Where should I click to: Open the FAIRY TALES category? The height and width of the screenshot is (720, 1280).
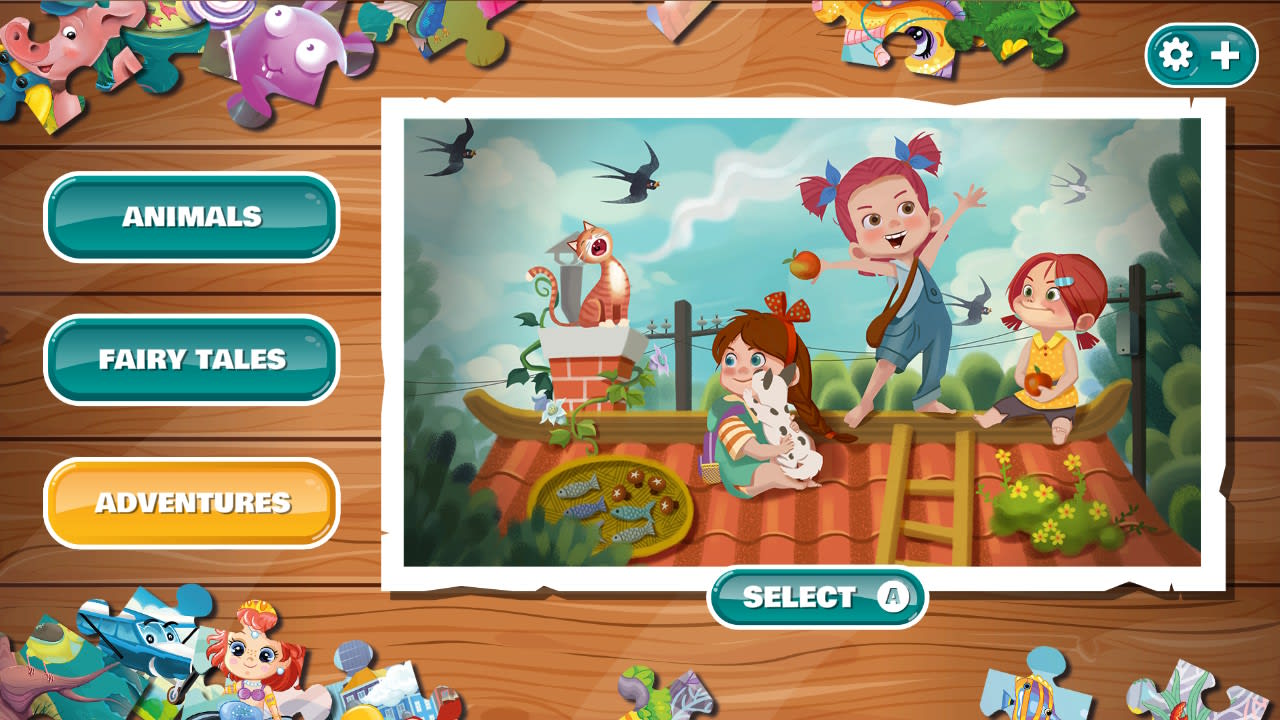click(x=191, y=358)
